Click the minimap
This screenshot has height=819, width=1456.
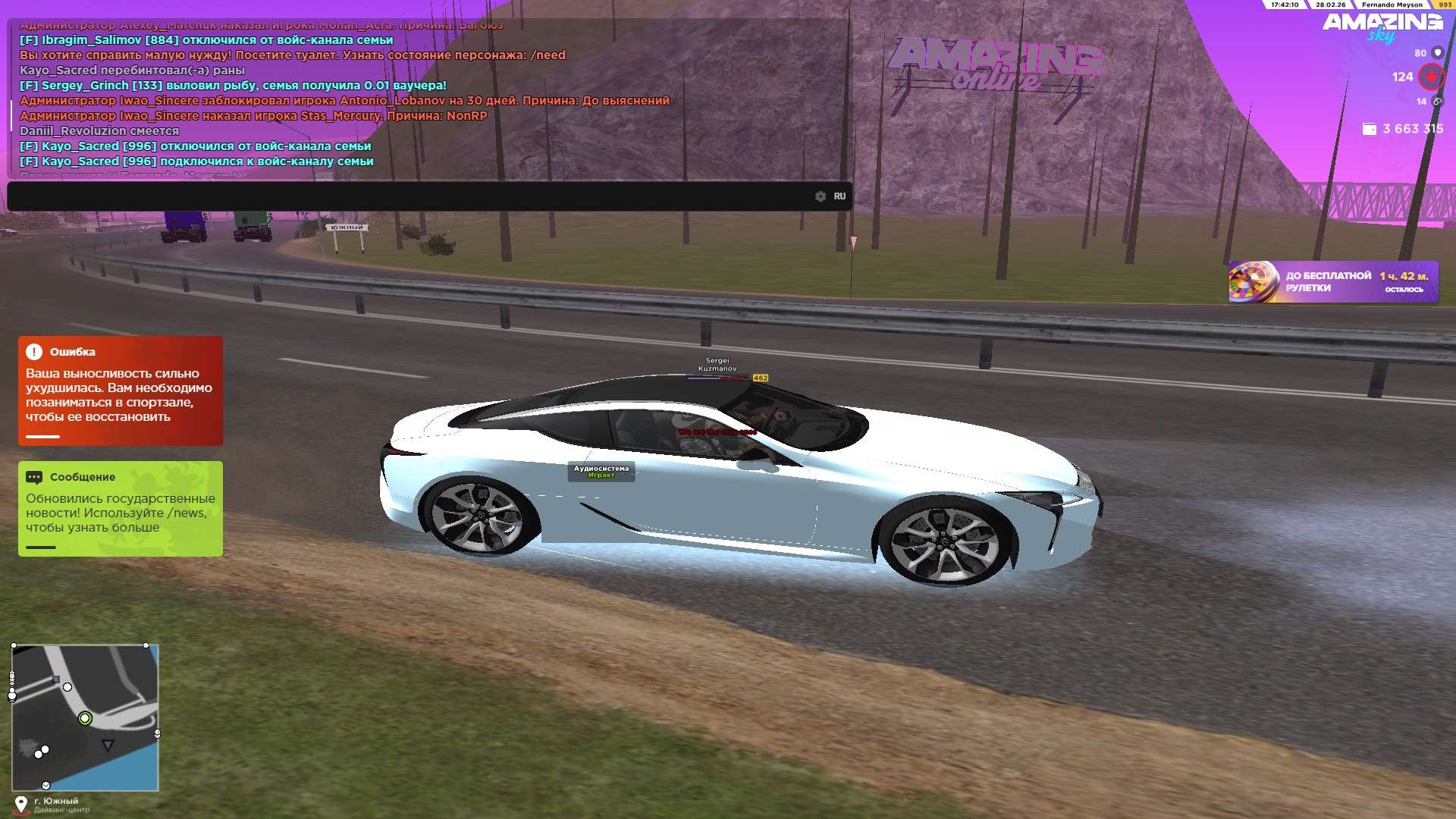[85, 717]
